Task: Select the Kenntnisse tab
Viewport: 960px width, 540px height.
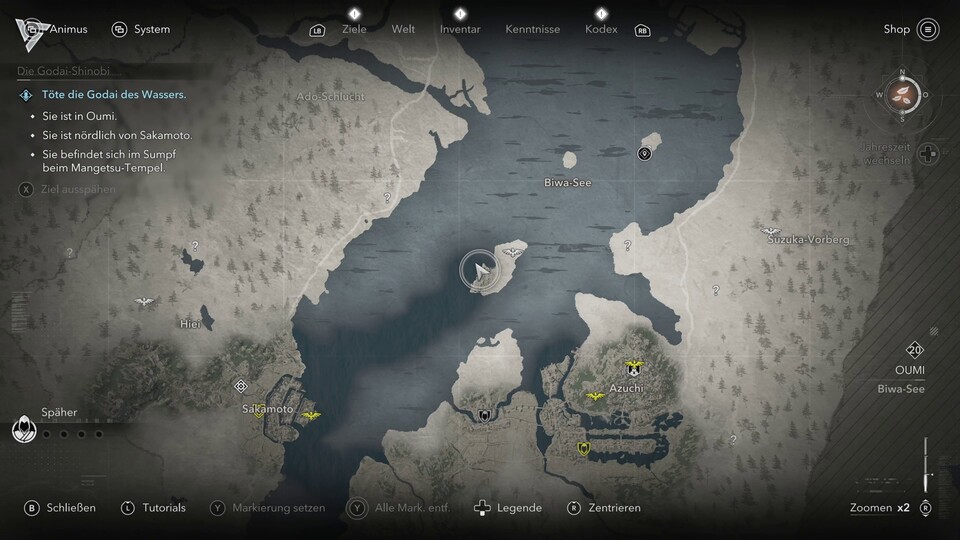Action: click(x=532, y=29)
